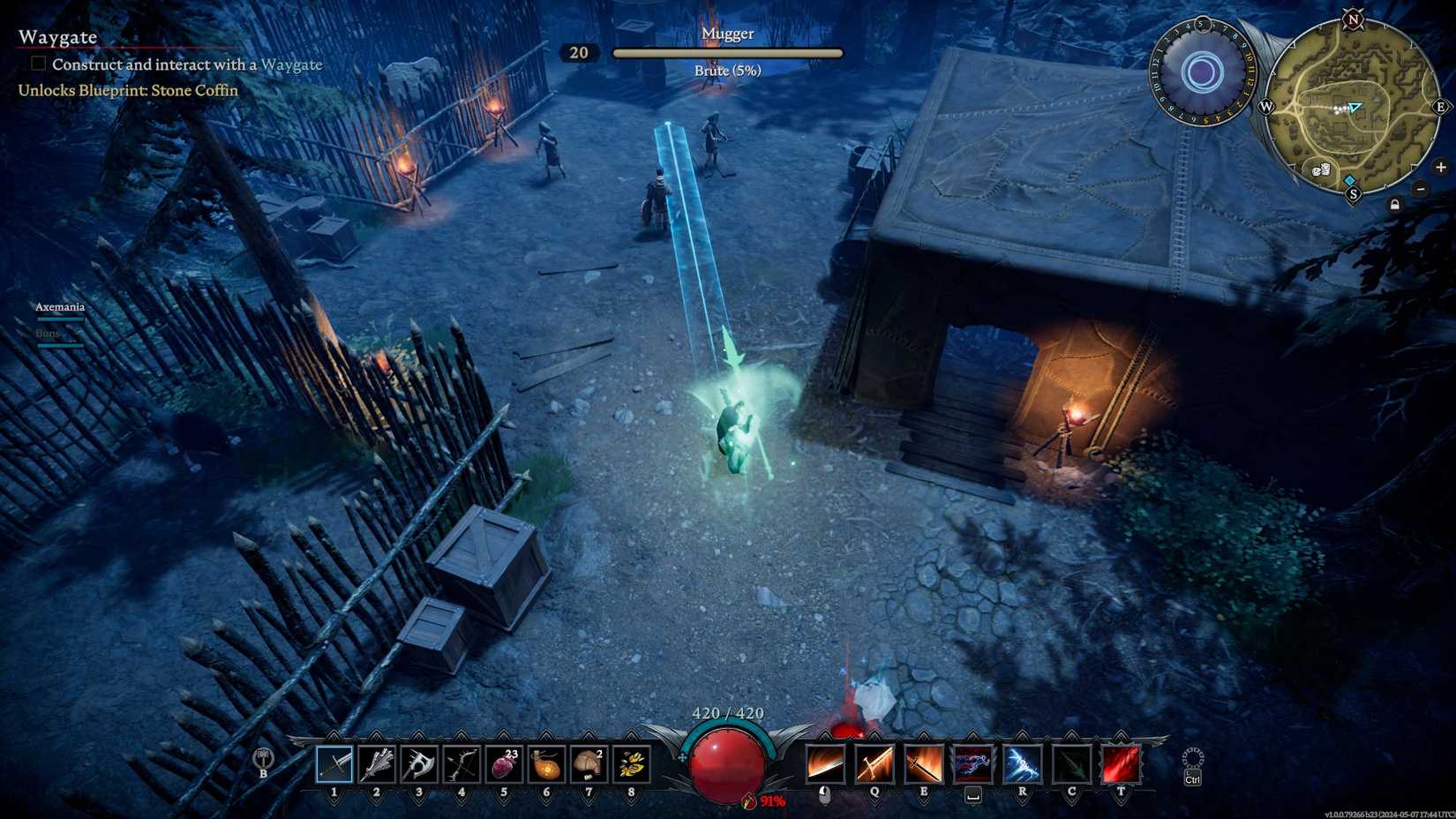Toggle the minimap lock
Screen dimensions: 1456x819
(1395, 206)
